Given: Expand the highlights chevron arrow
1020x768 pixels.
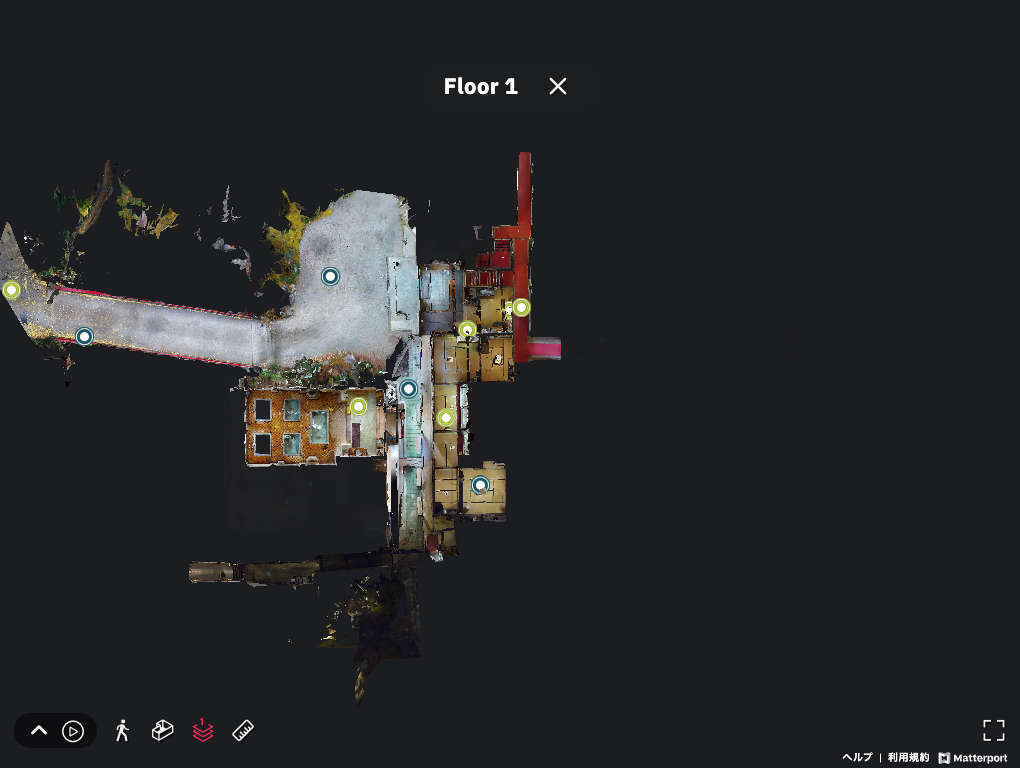Looking at the screenshot, I should click(x=39, y=731).
